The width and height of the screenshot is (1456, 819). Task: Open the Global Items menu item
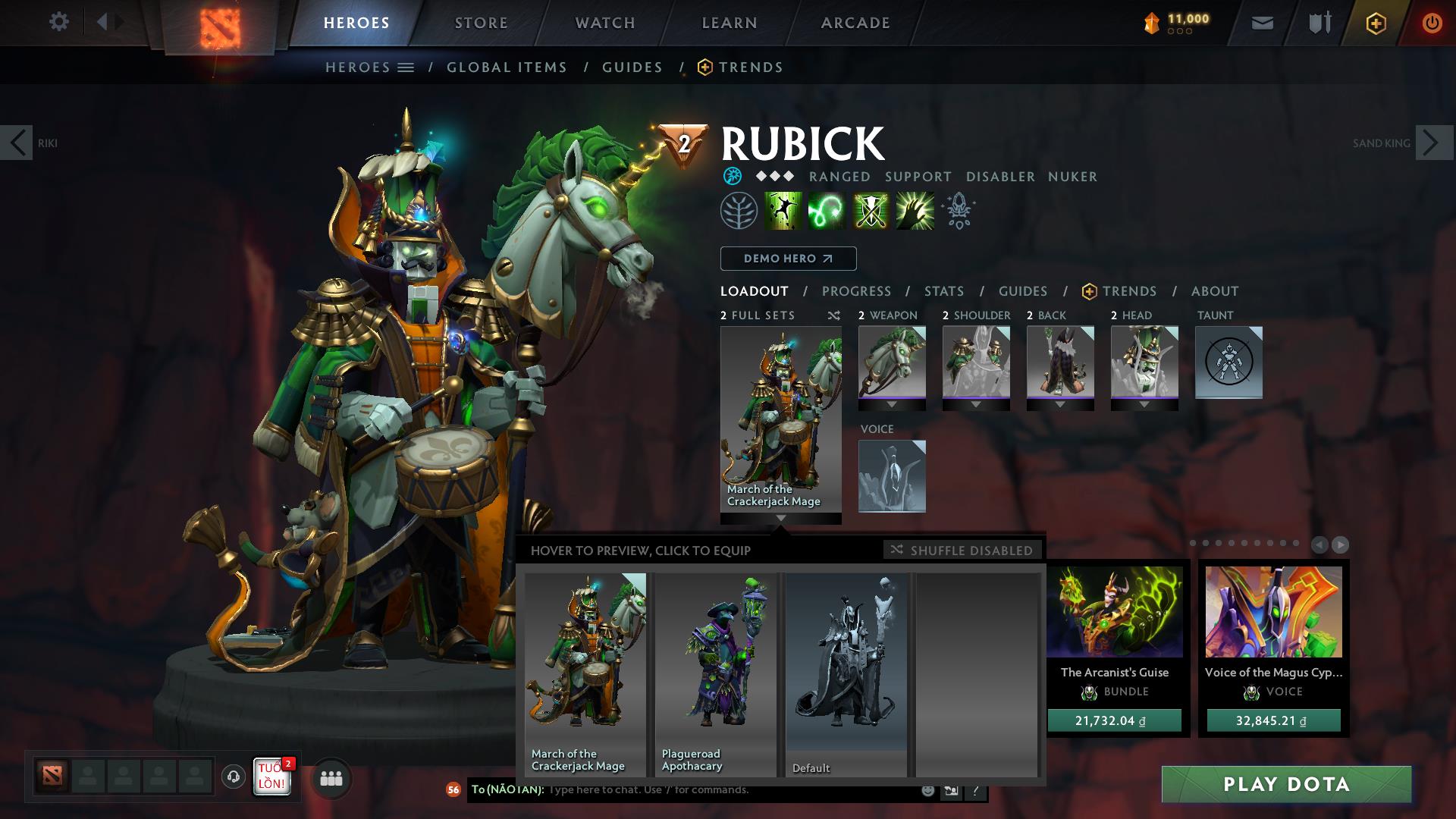(x=507, y=67)
